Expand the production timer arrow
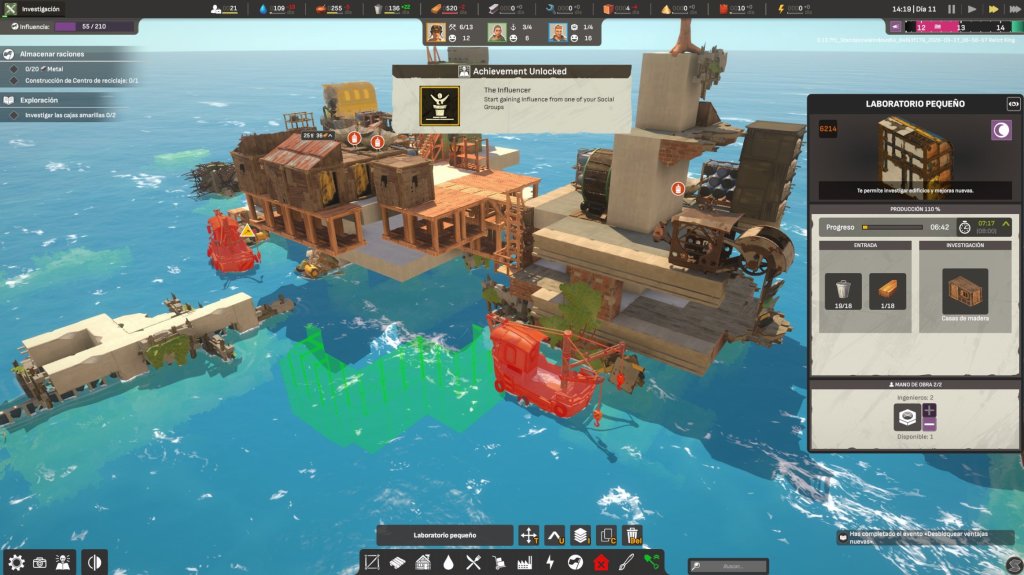This screenshot has width=1024, height=575. pos(1005,226)
